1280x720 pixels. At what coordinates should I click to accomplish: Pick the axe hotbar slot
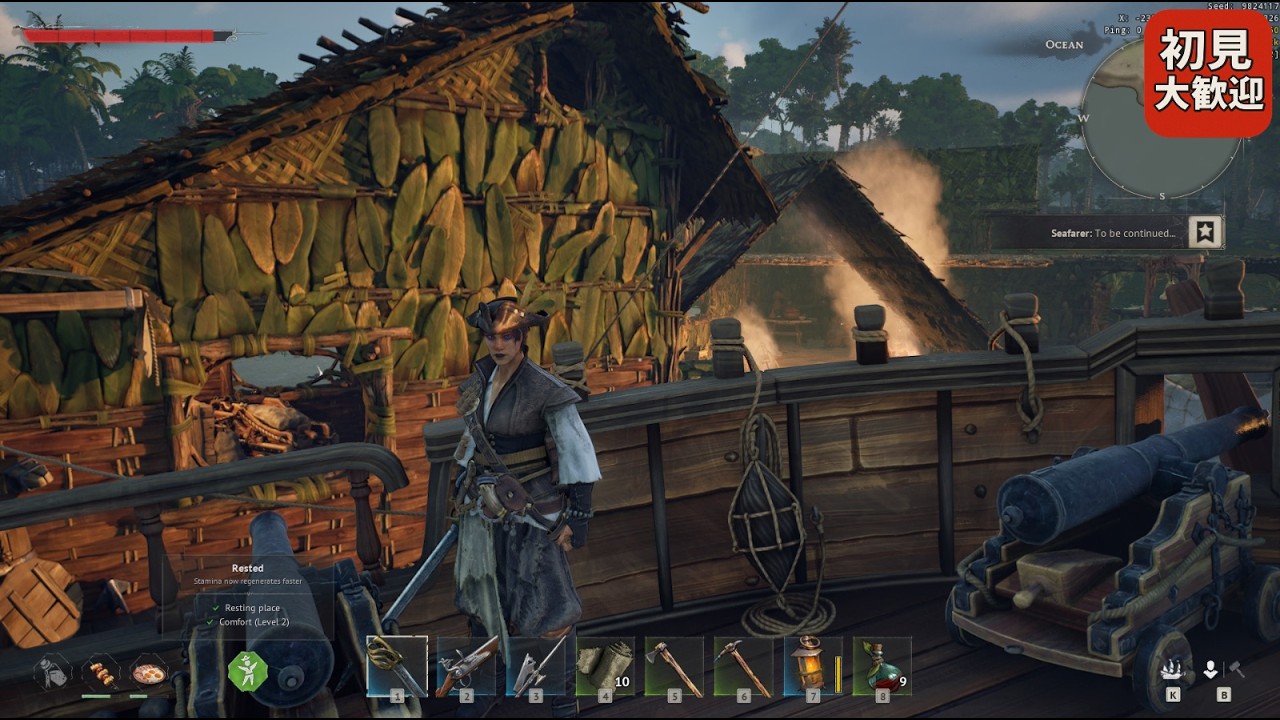pyautogui.click(x=674, y=666)
